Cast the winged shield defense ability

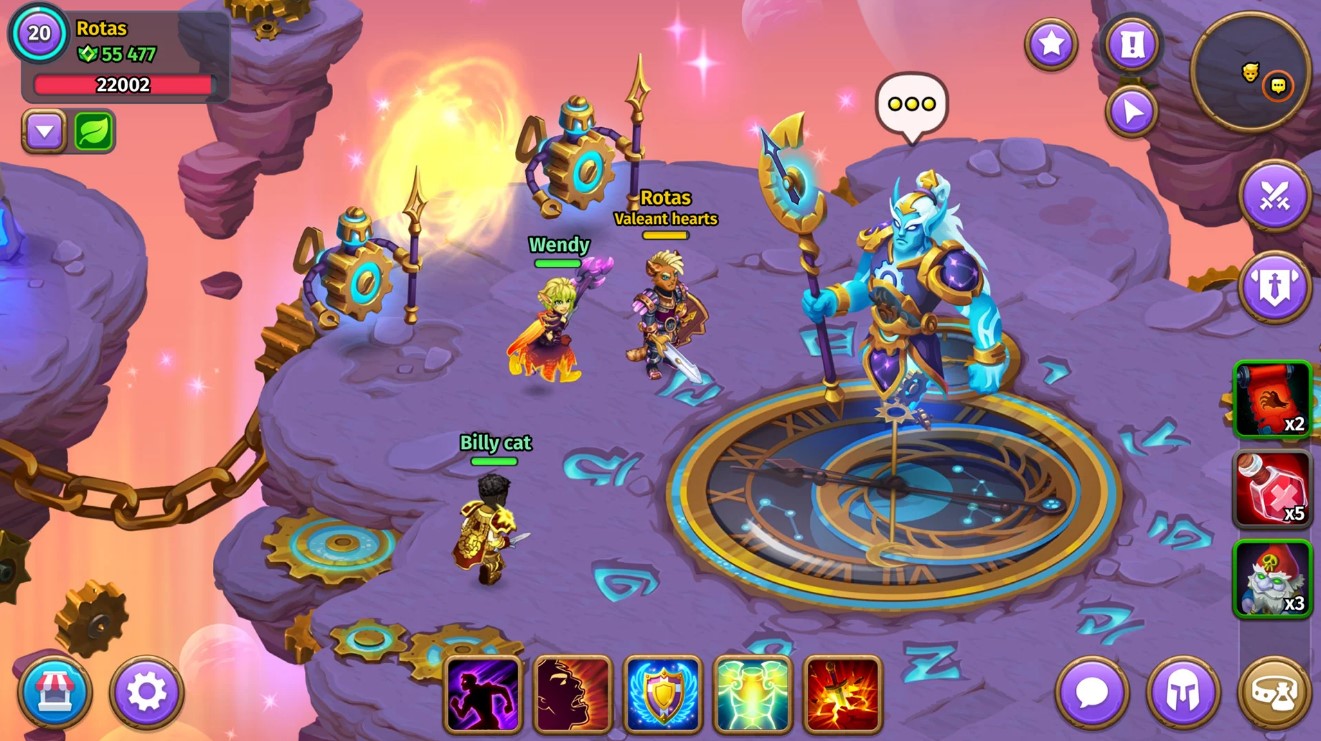point(663,692)
